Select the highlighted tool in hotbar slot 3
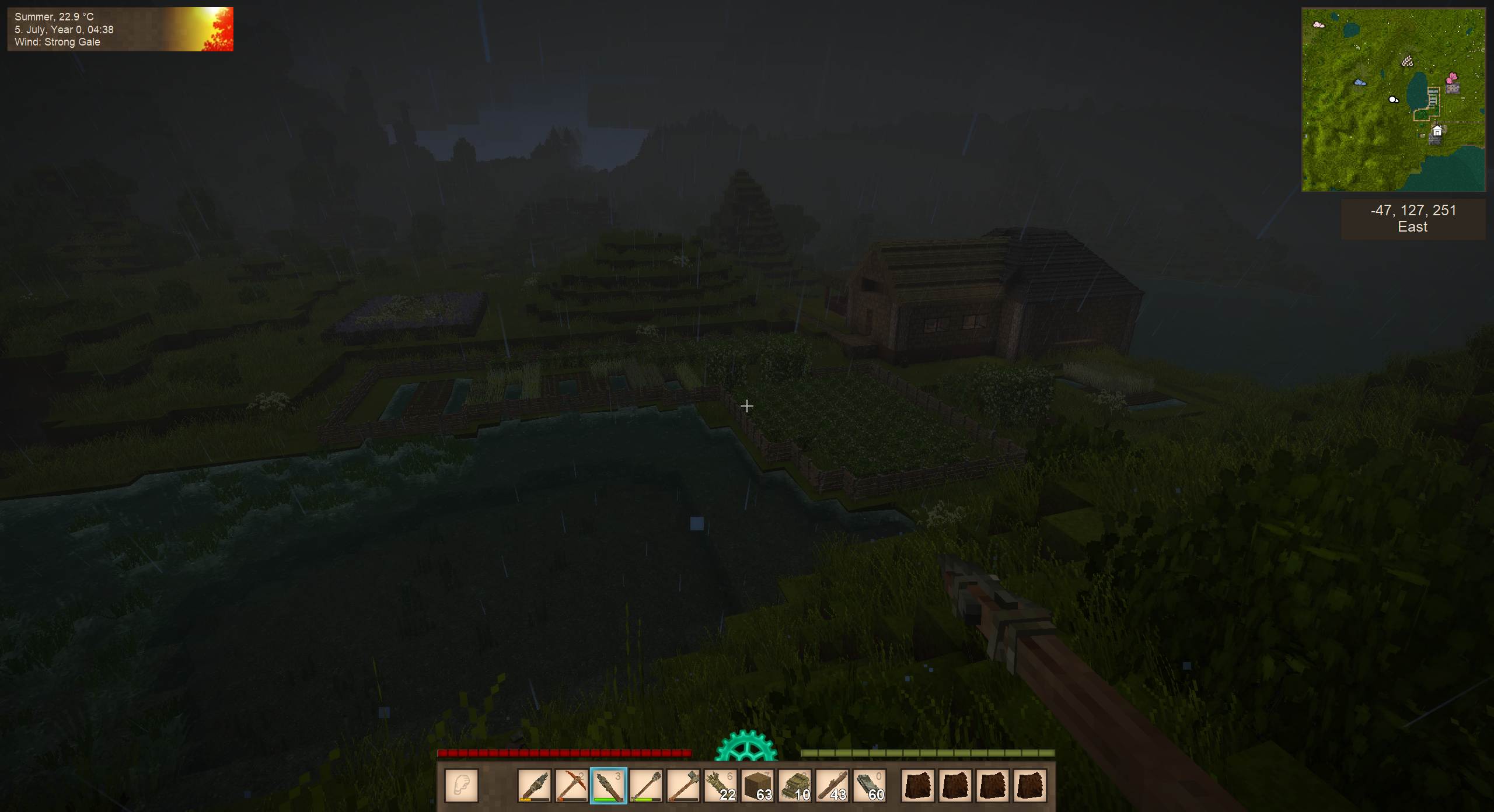 coord(608,786)
